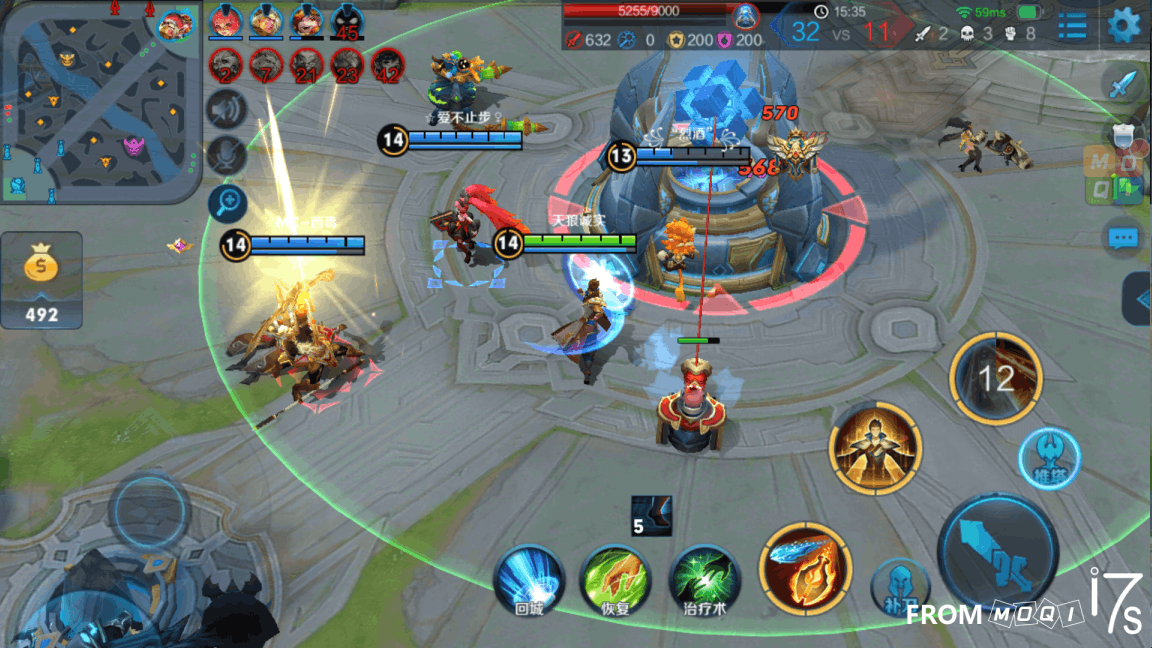This screenshot has width=1152, height=648.
Task: Trigger the golden warrior ability
Action: tap(875, 448)
